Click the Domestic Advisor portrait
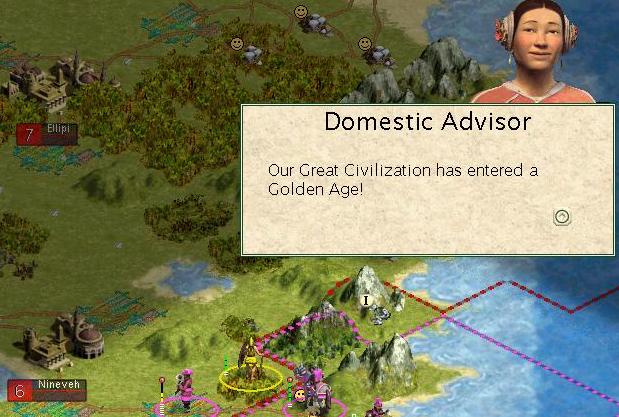The width and height of the screenshot is (619, 417). 541,52
